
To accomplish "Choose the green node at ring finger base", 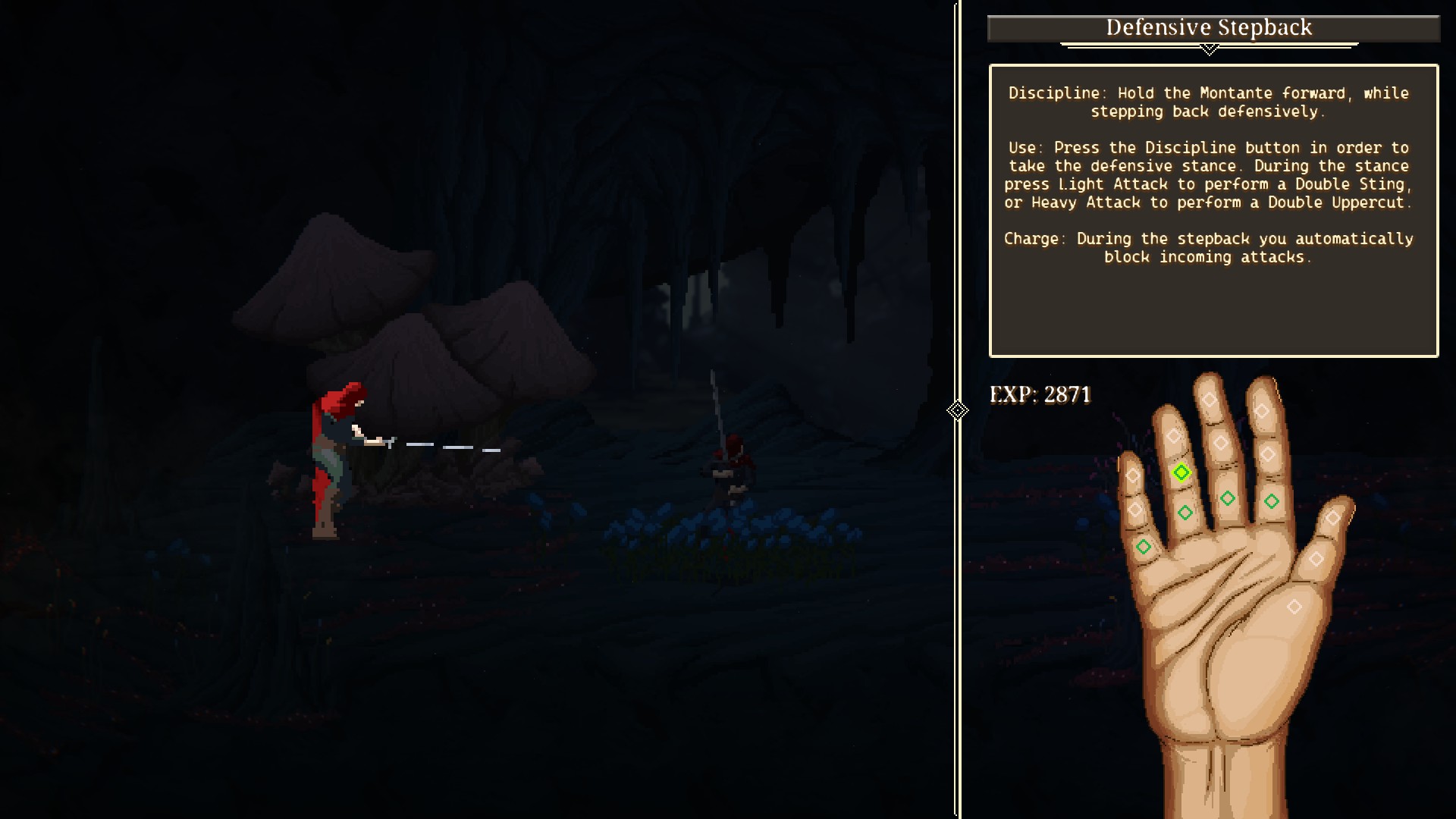I will click(x=1185, y=513).
